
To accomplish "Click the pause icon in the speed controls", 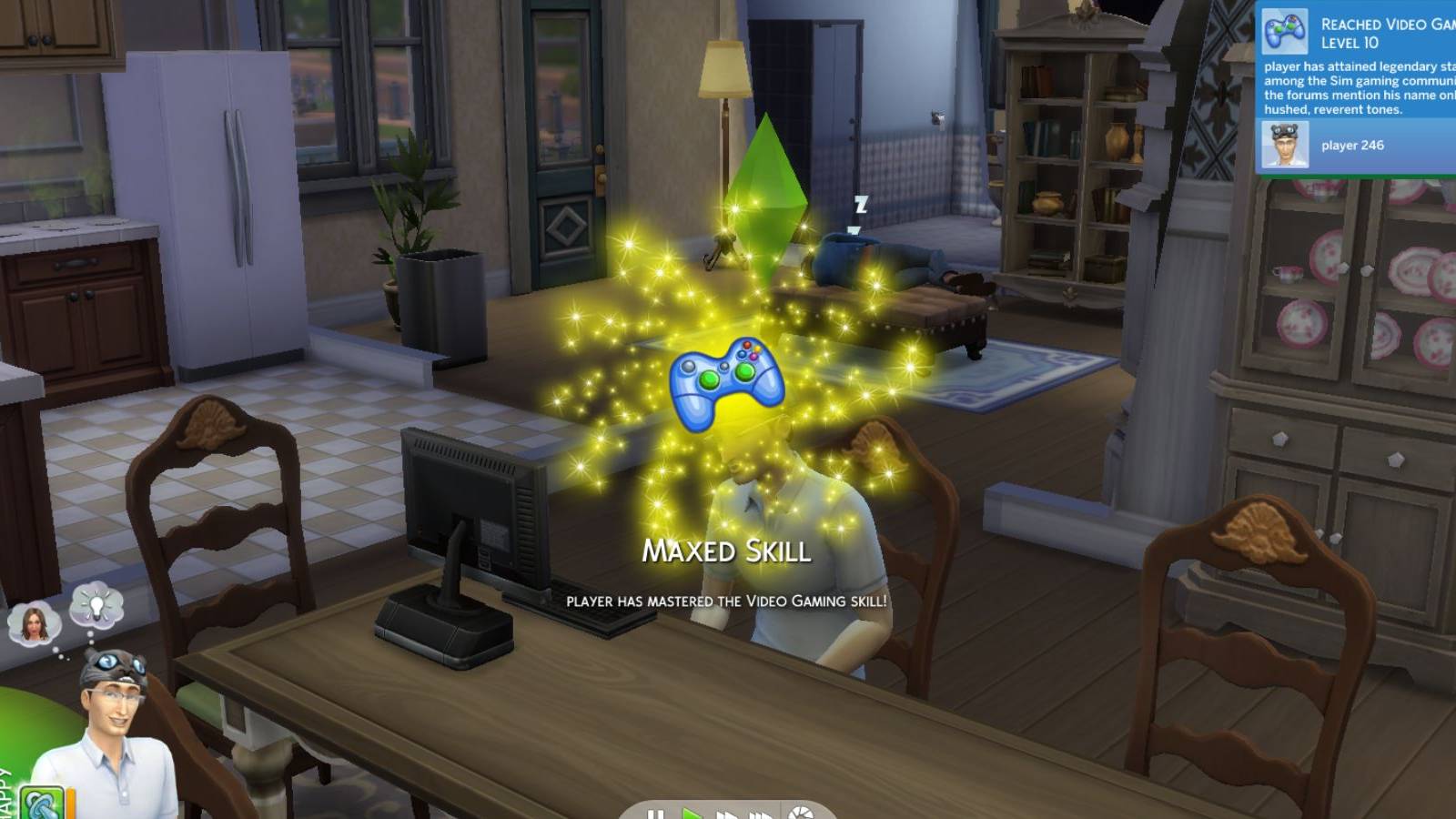I will pos(655,812).
